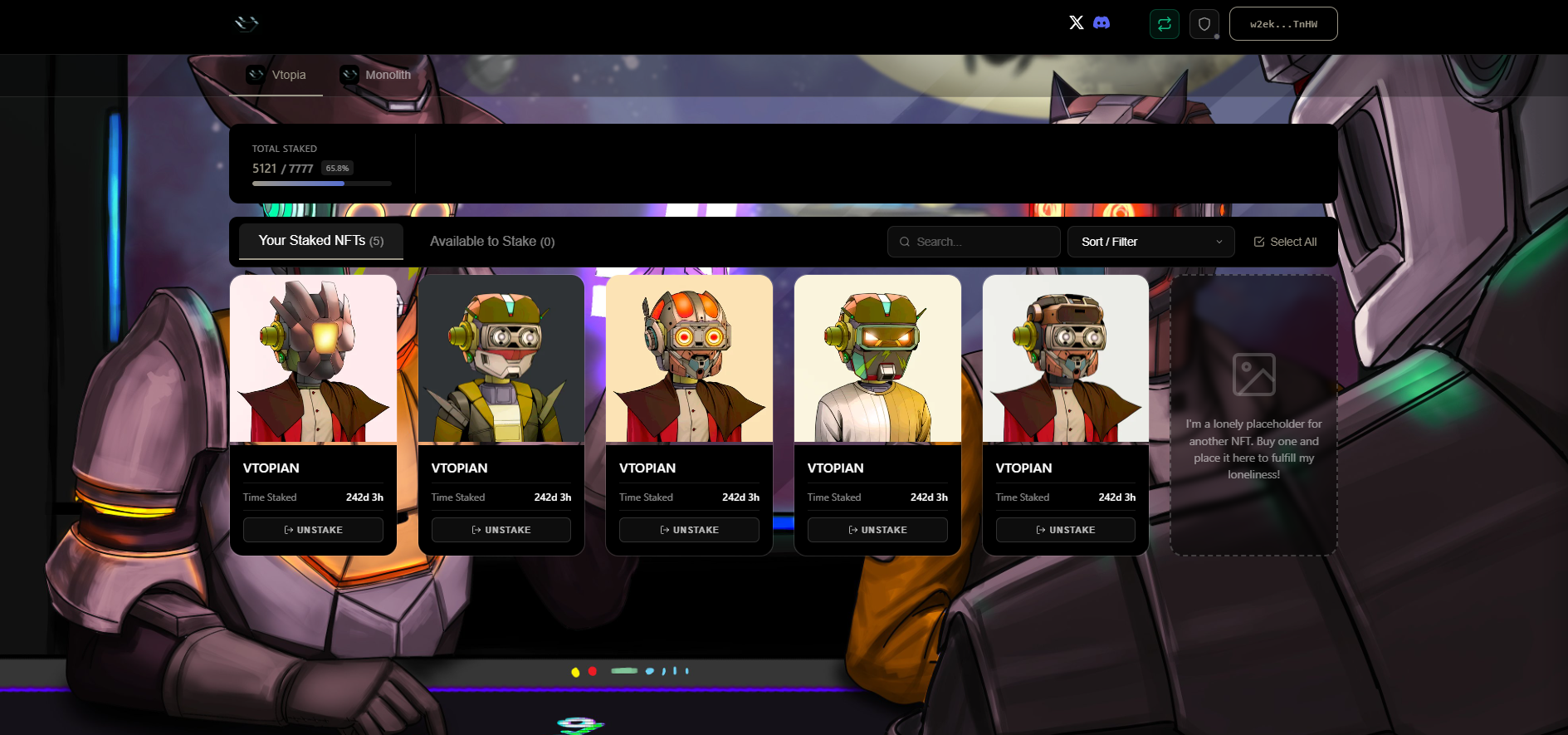Select the Vtopian in yellow armor jacket
Screen dimensions: 1568x735
pos(501,359)
